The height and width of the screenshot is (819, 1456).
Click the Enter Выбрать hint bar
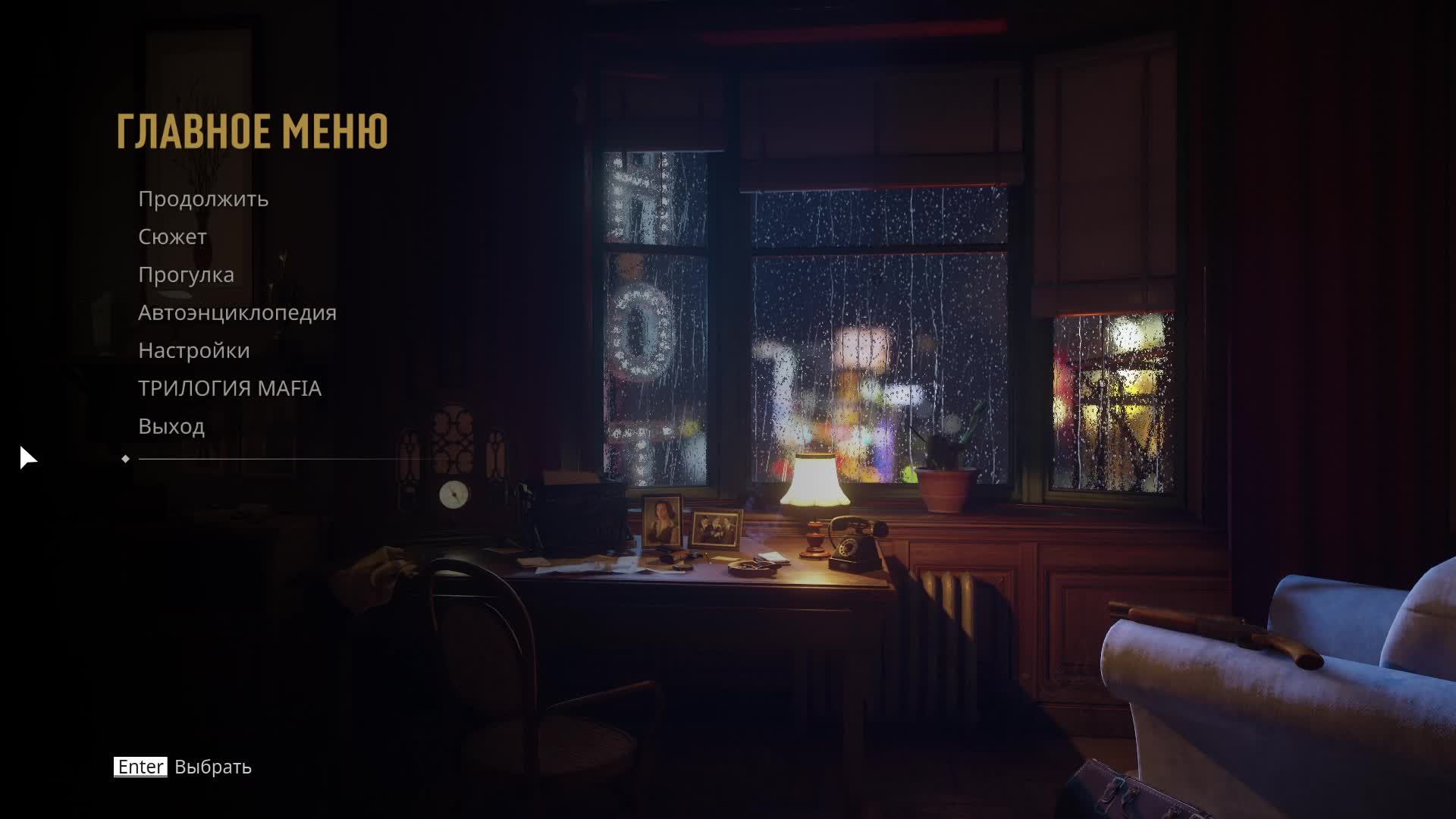point(182,767)
